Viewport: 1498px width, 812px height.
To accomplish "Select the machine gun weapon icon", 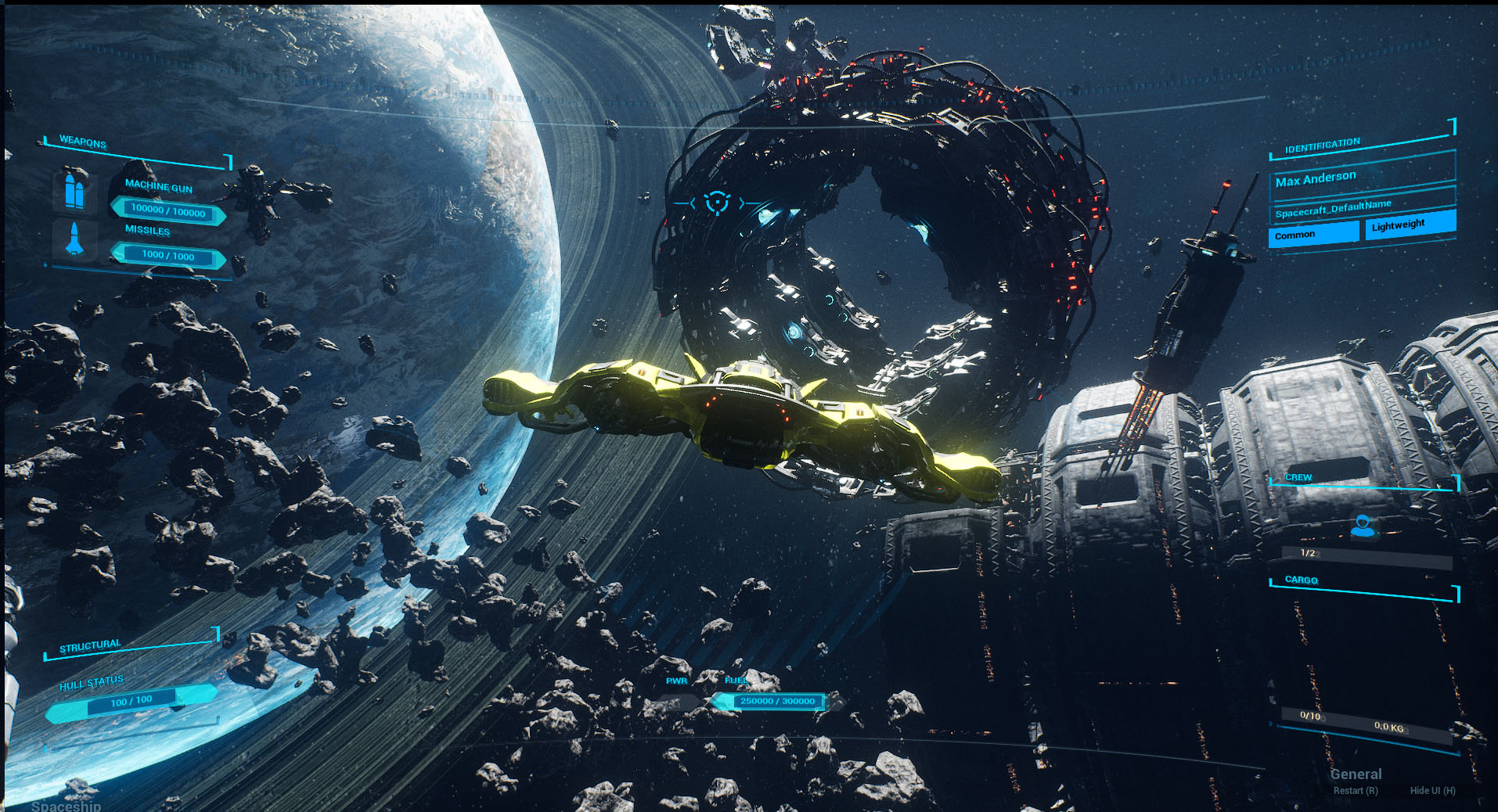I will 74,190.
